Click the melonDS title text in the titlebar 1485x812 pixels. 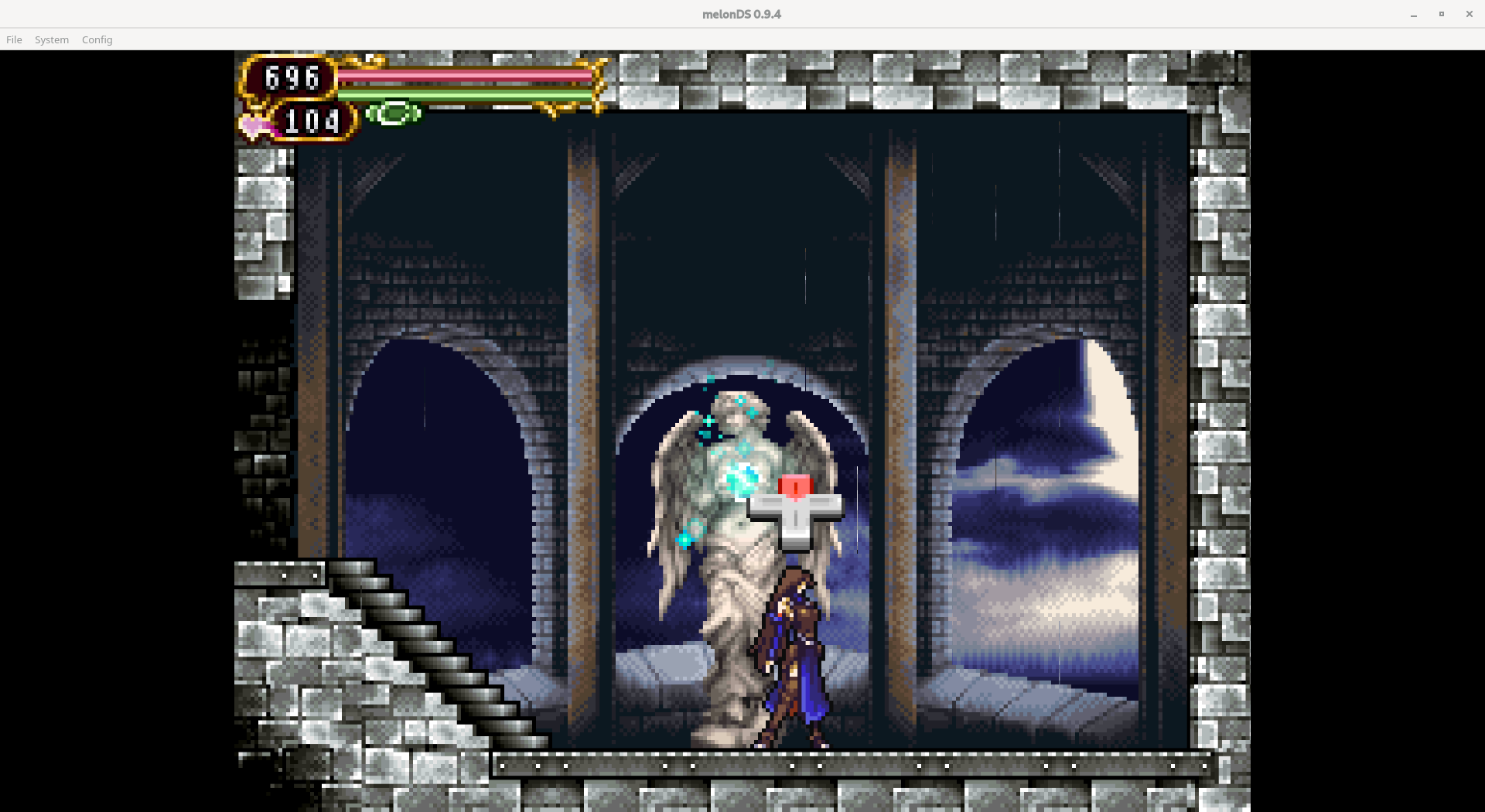tap(741, 13)
